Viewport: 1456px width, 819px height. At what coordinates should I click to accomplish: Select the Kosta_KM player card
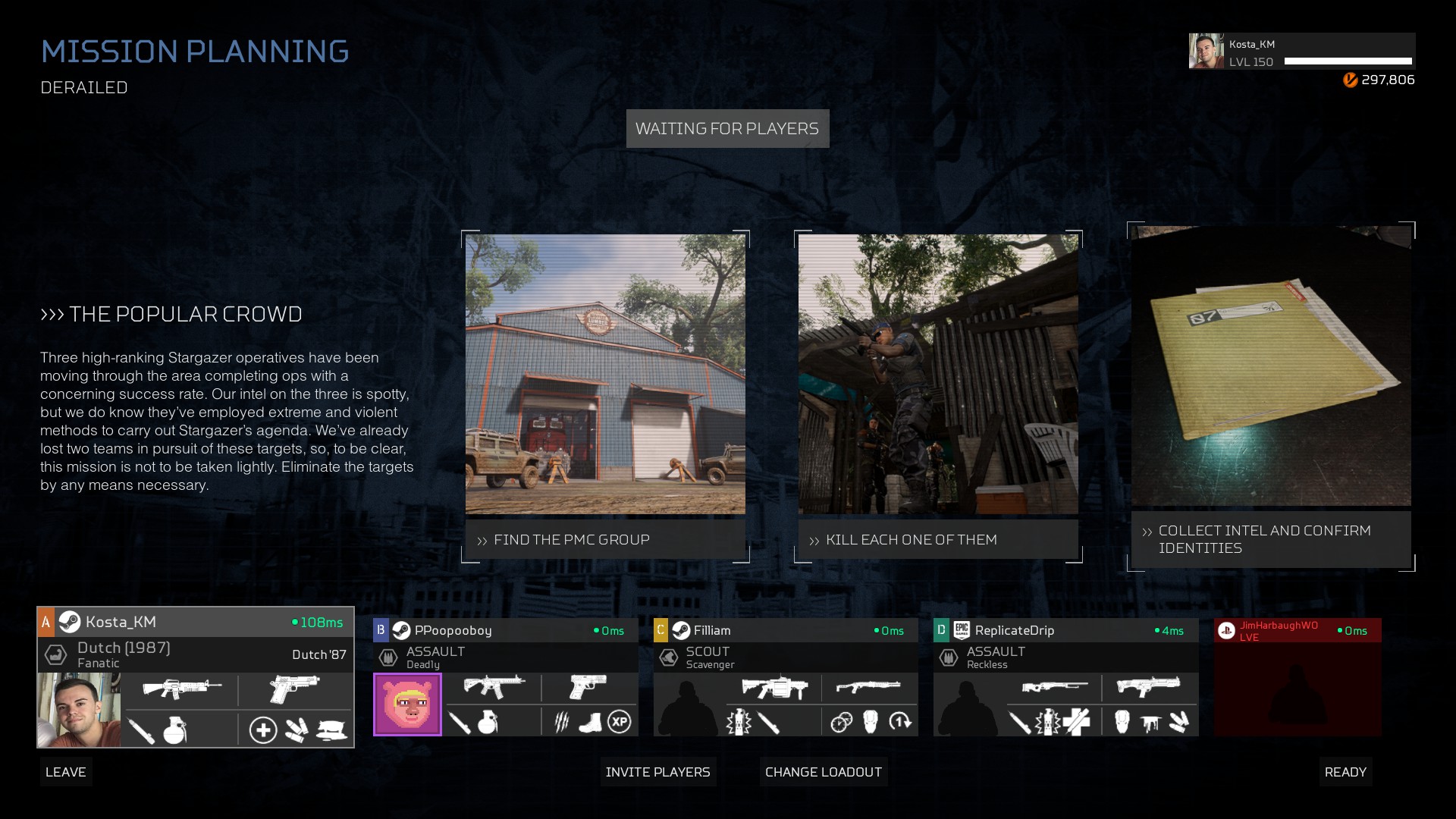pyautogui.click(x=196, y=623)
